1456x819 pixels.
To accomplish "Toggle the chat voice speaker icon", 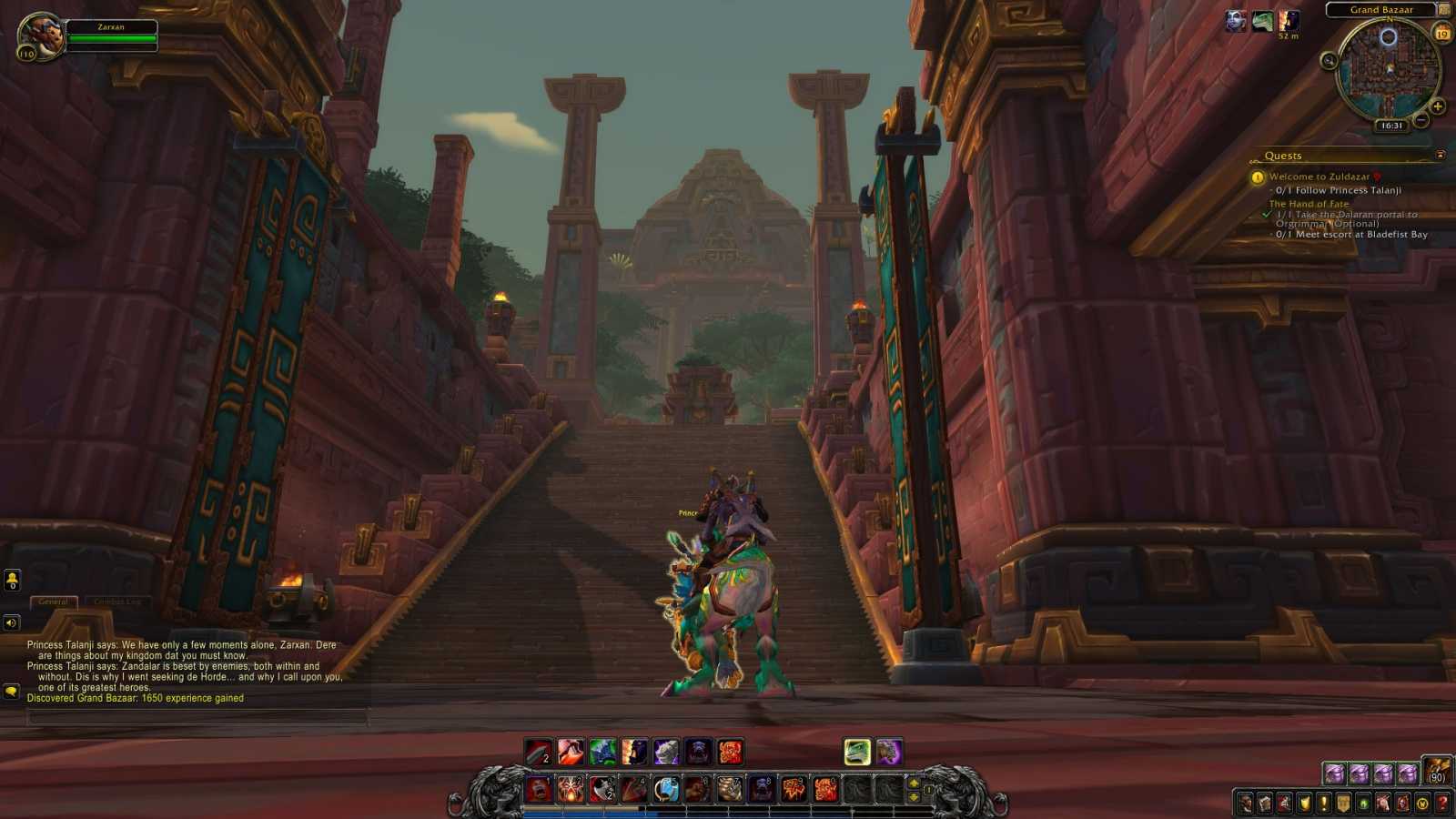I will coord(10,623).
